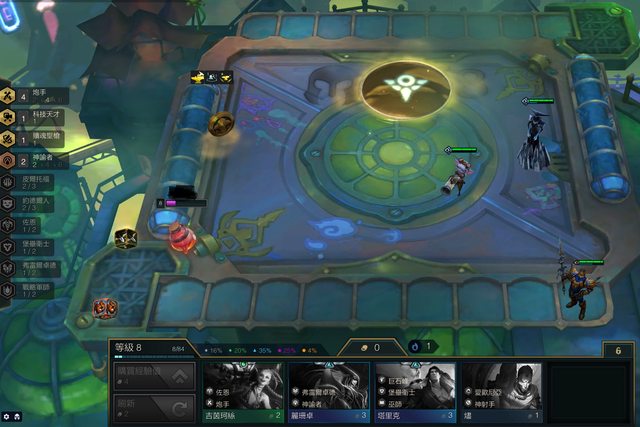Buy the 塔里克 champion card

415,391
